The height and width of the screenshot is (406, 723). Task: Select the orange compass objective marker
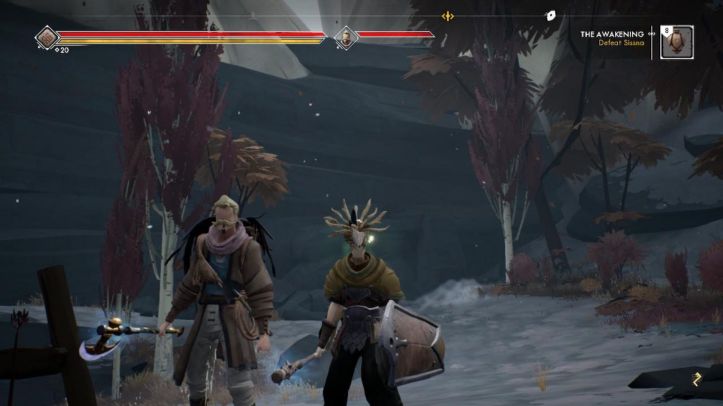(x=448, y=16)
